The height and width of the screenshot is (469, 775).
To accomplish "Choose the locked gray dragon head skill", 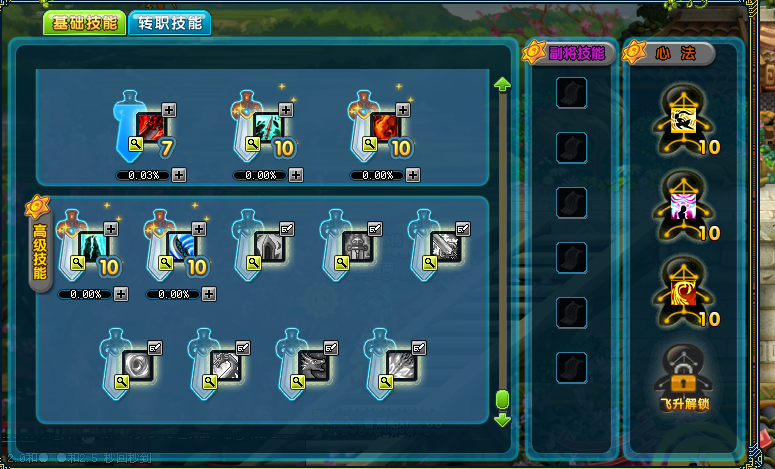I will click(x=313, y=364).
